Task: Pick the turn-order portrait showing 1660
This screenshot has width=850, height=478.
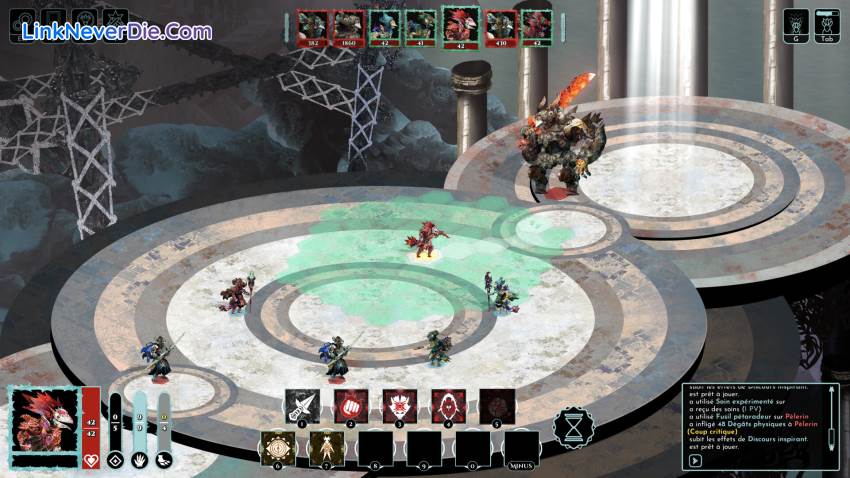Action: (347, 27)
